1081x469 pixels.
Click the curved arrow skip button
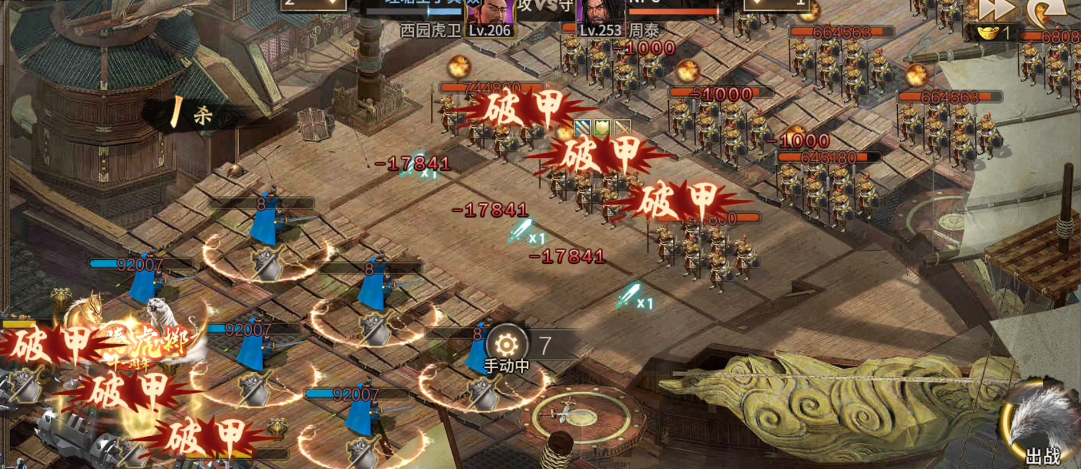click(x=1046, y=11)
